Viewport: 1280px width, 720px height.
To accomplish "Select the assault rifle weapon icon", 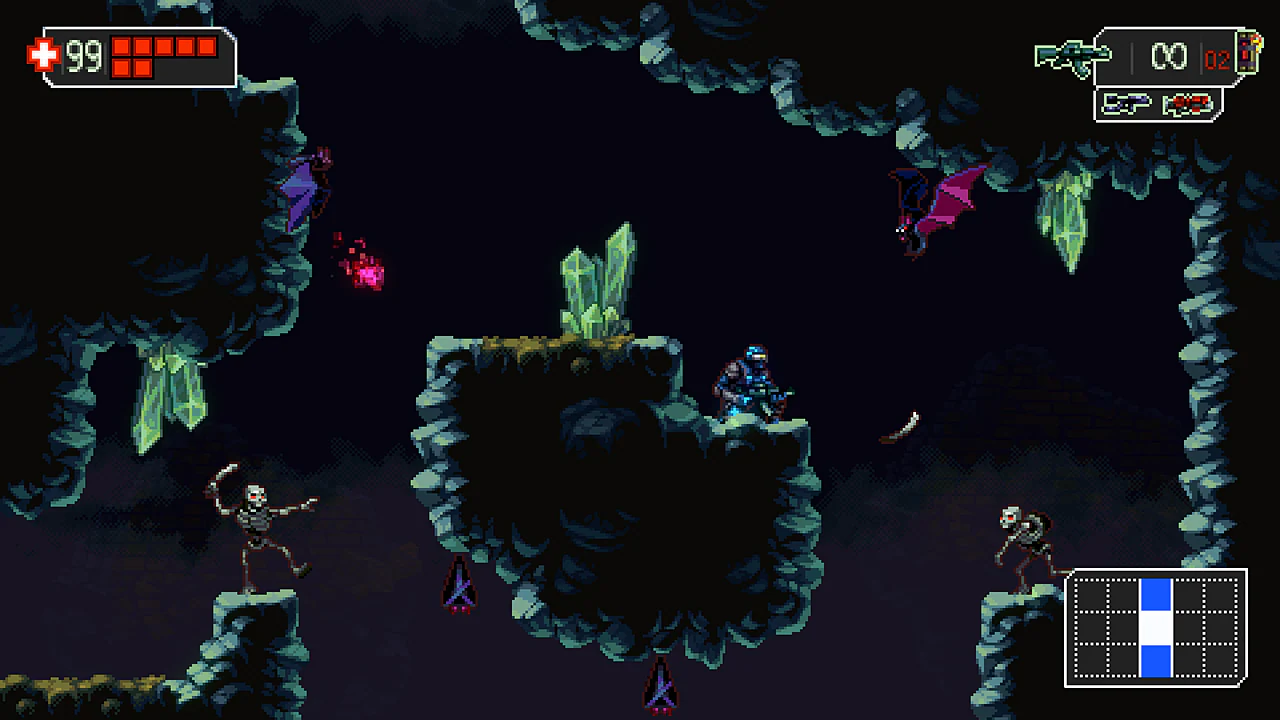I will coord(1072,55).
